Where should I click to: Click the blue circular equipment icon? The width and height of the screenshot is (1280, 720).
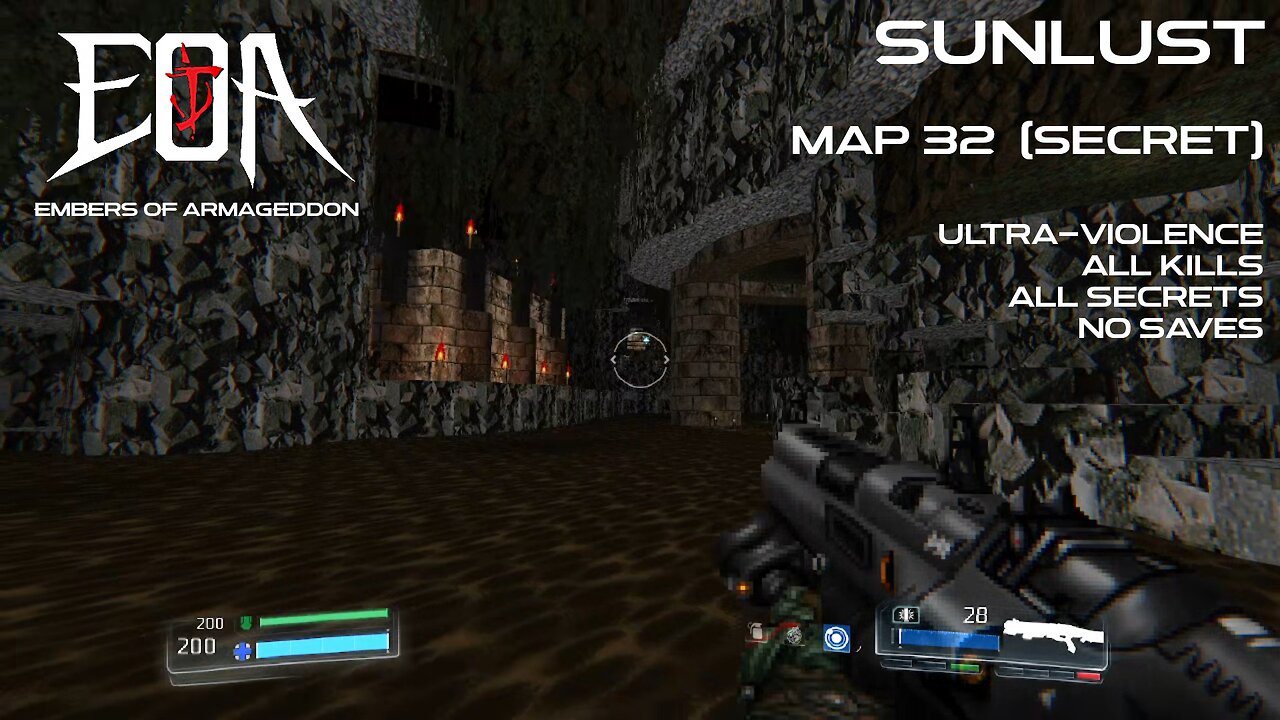837,638
